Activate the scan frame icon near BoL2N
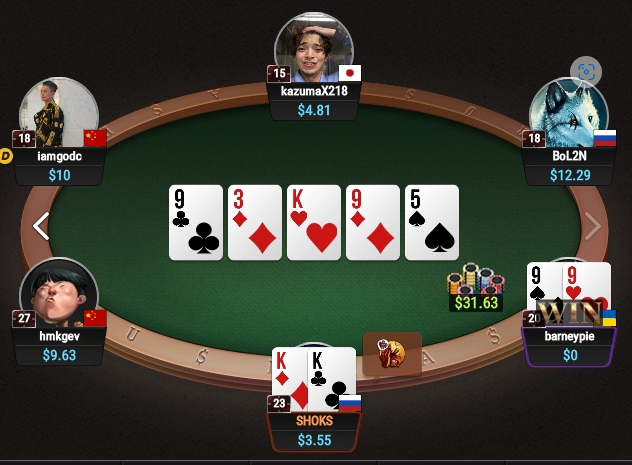632x465 pixels. point(585,71)
